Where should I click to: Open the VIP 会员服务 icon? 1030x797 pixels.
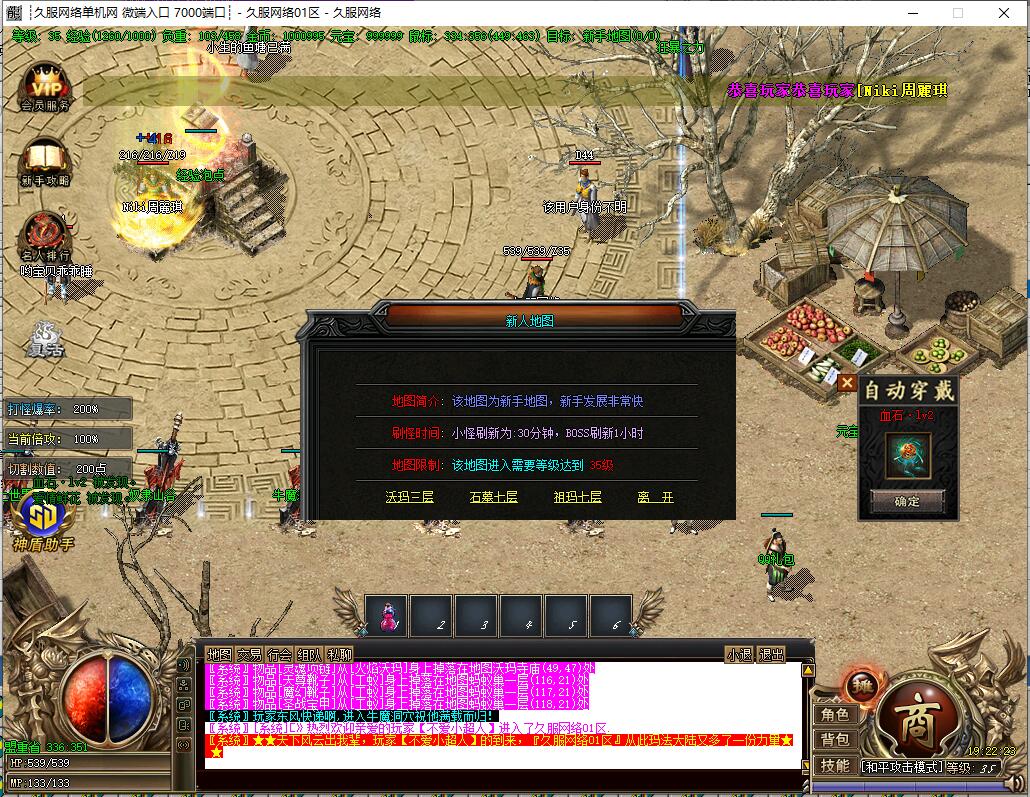pos(45,82)
